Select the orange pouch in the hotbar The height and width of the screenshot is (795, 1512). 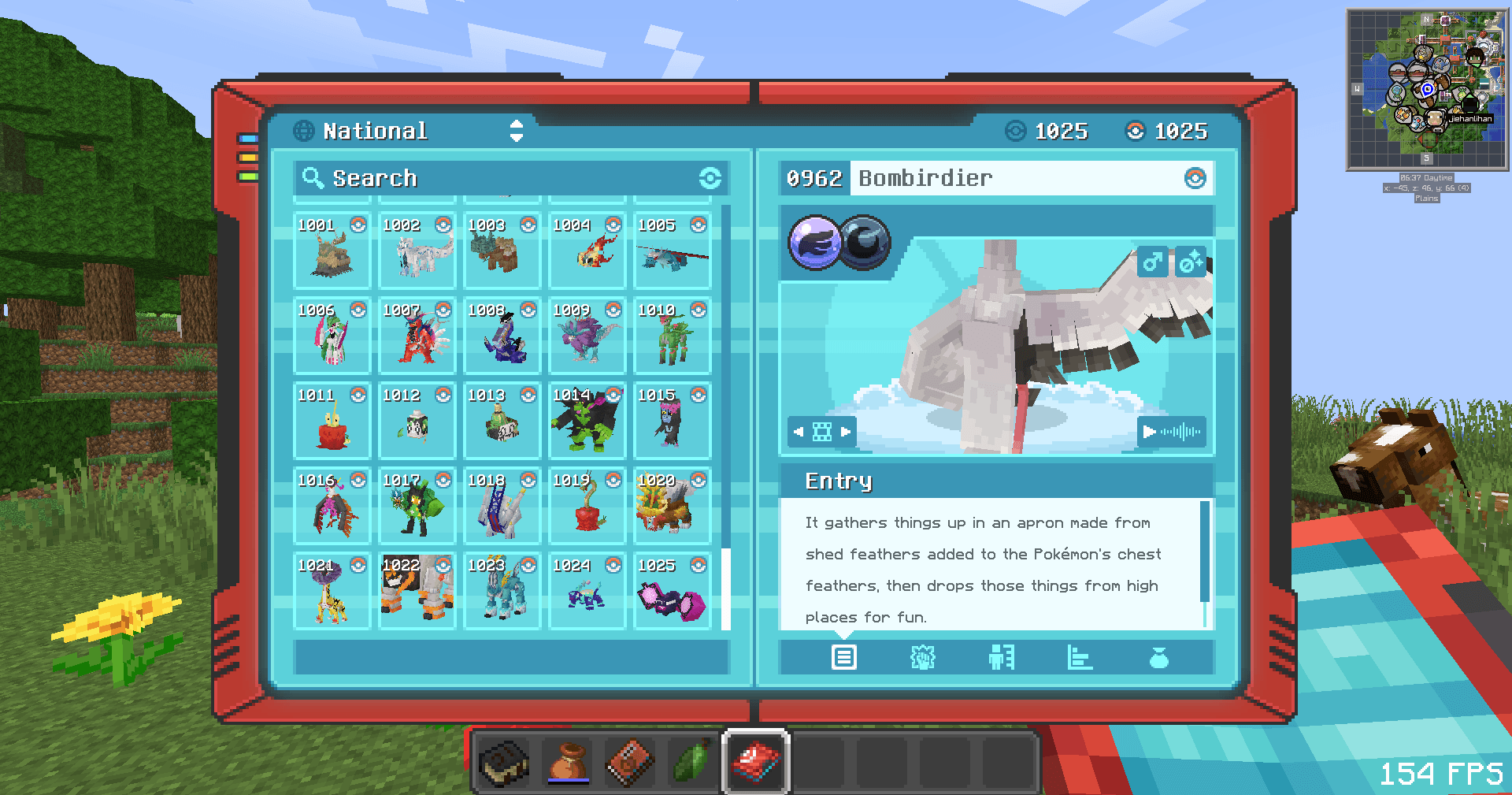(568, 762)
